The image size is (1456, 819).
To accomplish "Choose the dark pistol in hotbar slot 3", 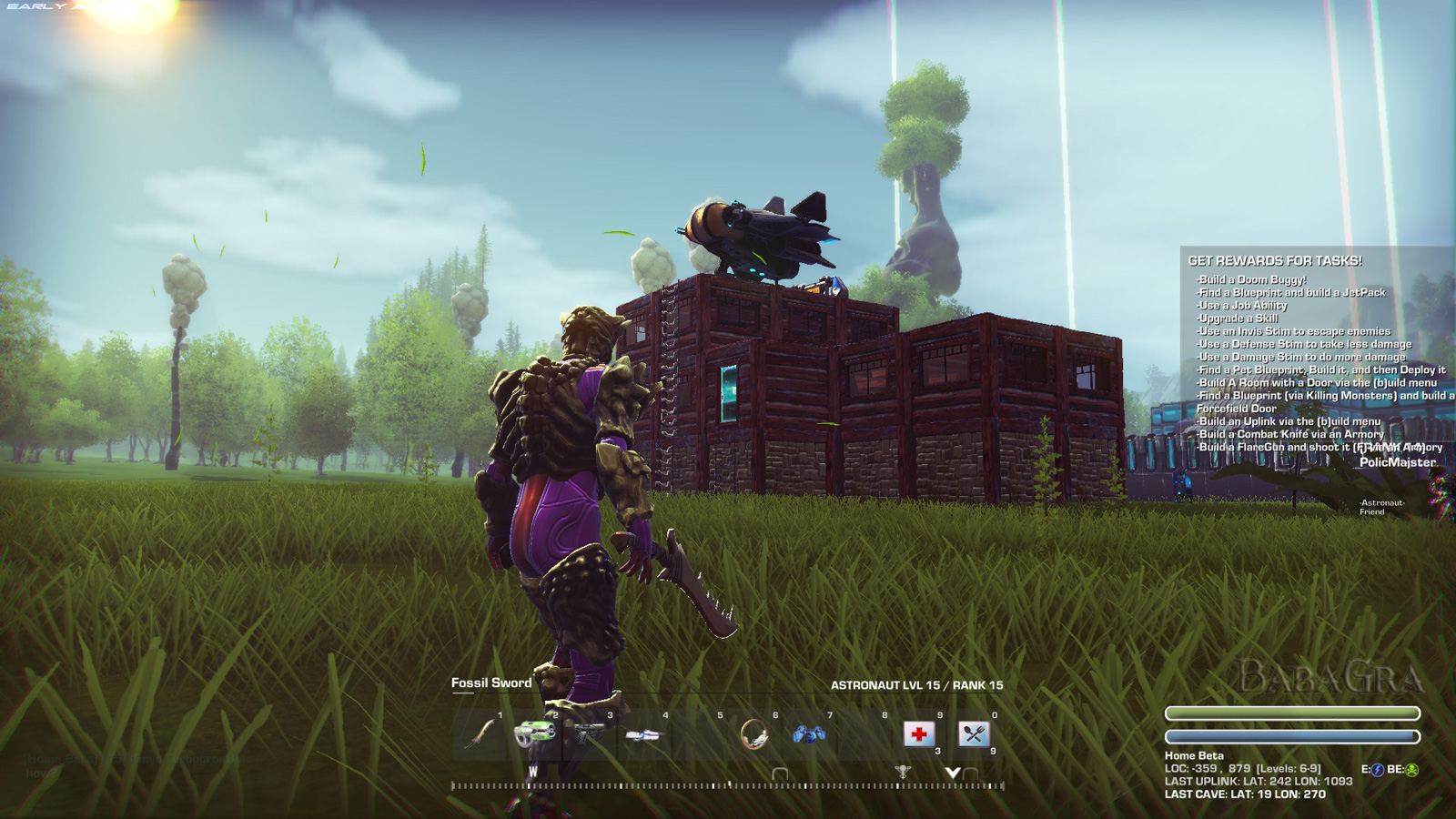I will point(589,733).
